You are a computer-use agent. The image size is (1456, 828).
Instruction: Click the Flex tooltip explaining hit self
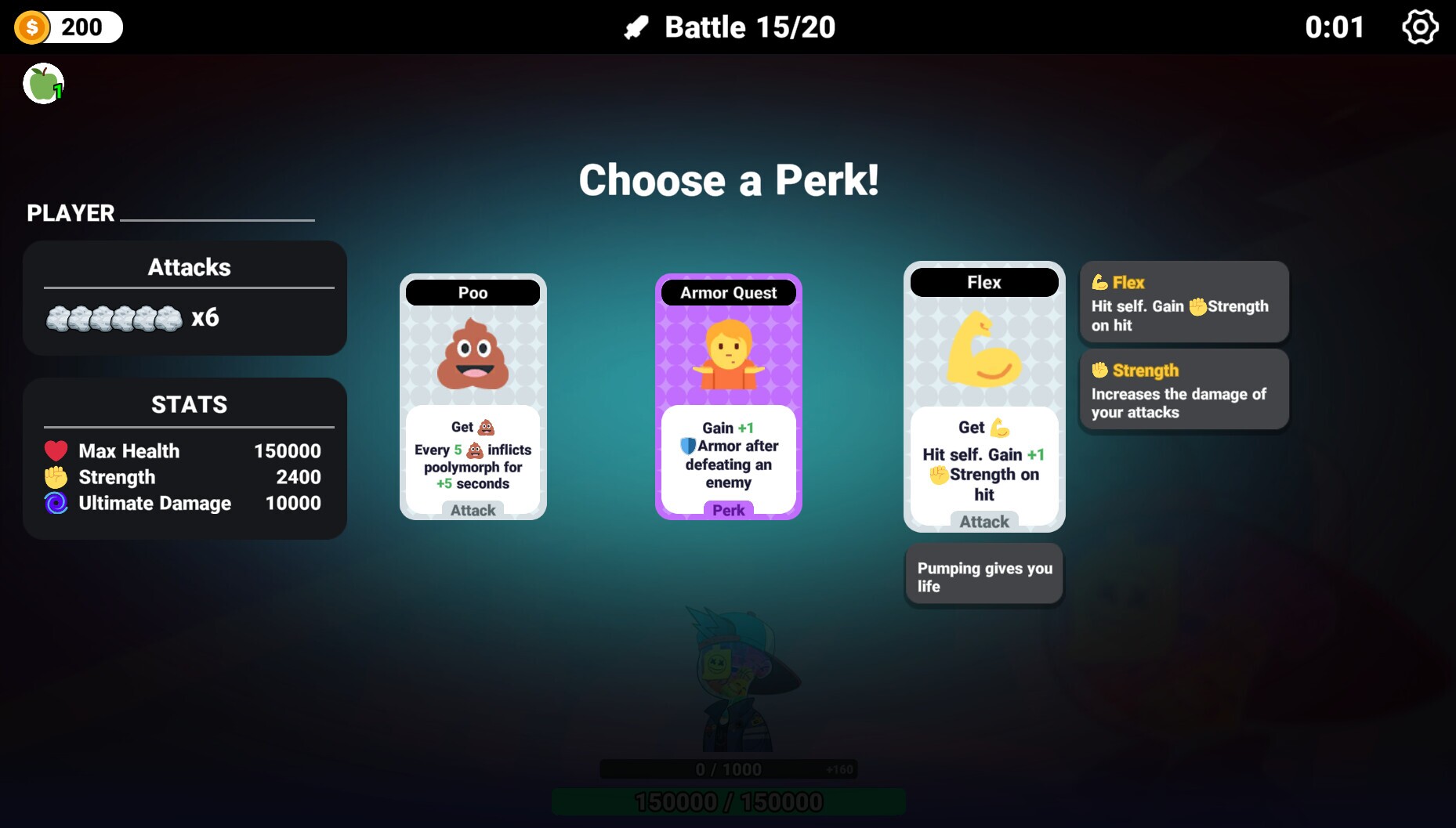coord(1183,302)
